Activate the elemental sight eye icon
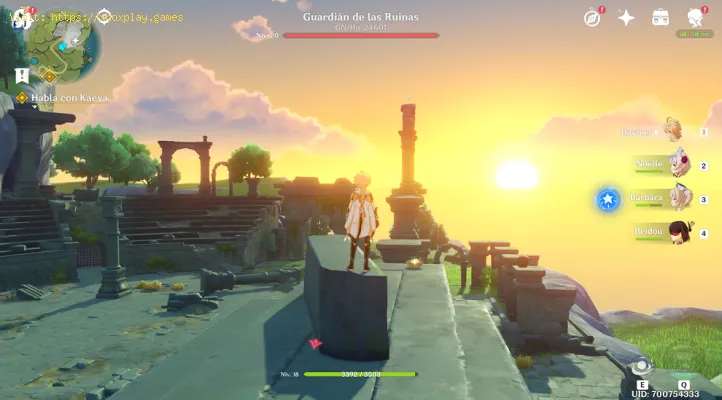722x400 pixels. click(x=641, y=367)
